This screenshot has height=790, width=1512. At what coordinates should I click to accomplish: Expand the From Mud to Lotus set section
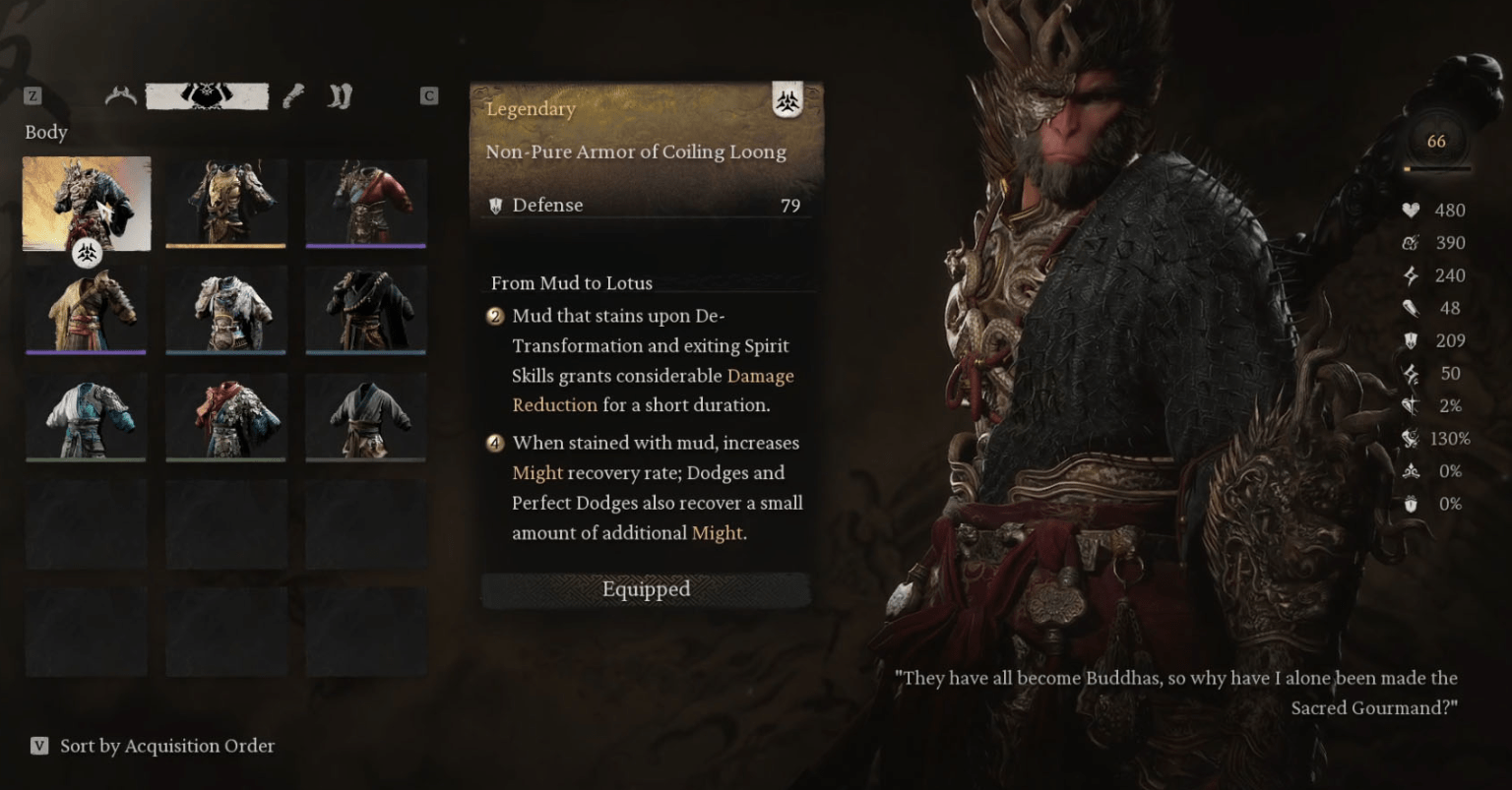(x=571, y=283)
